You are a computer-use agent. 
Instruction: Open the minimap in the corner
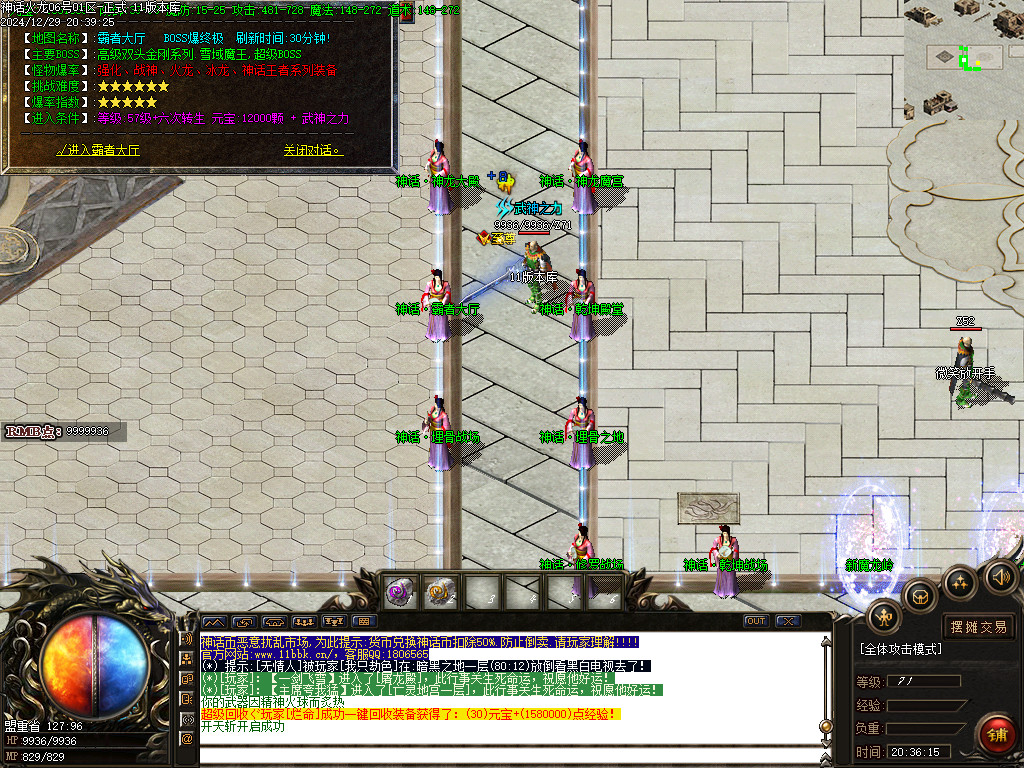click(x=963, y=60)
